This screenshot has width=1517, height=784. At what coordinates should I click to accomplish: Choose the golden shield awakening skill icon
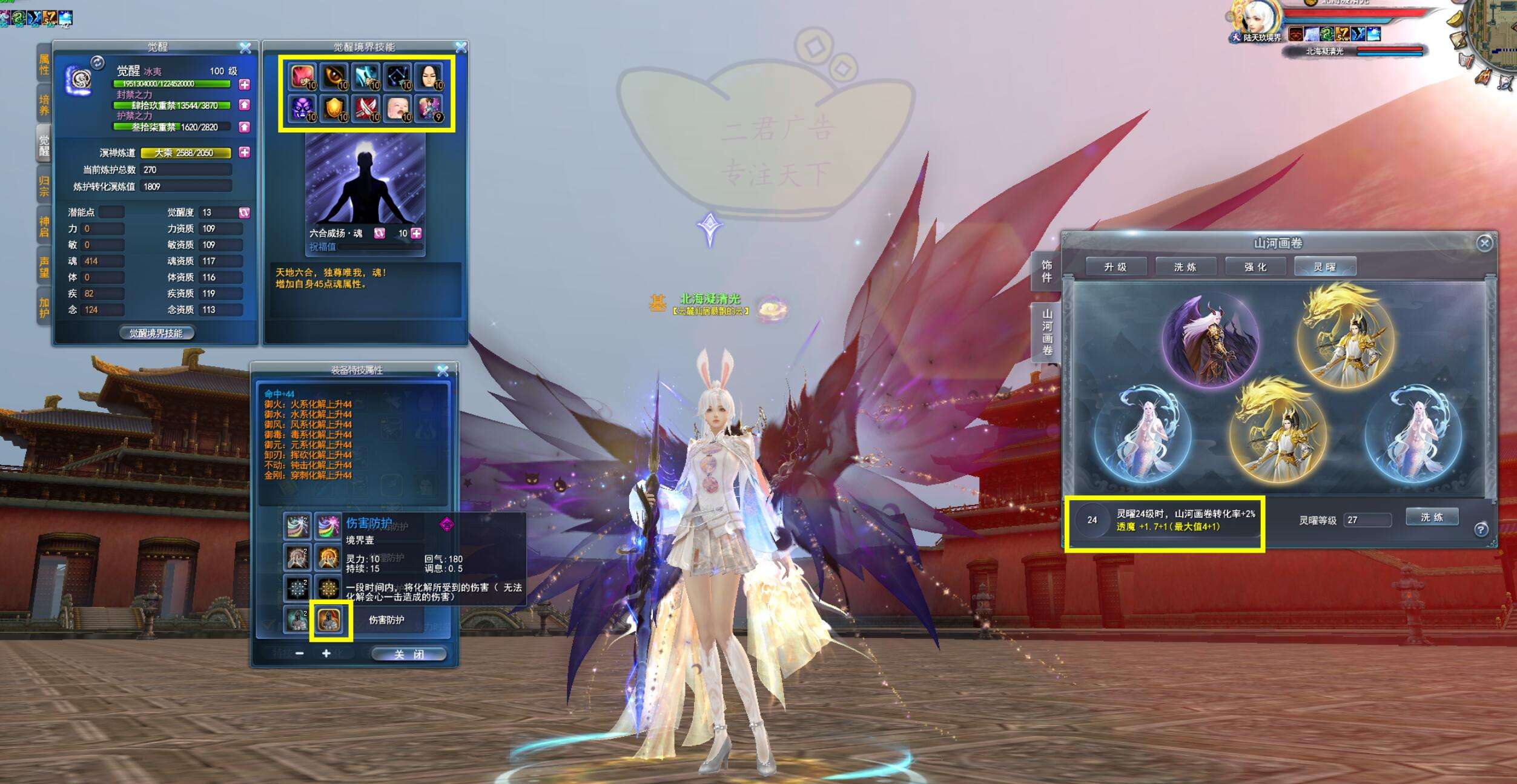(x=334, y=109)
